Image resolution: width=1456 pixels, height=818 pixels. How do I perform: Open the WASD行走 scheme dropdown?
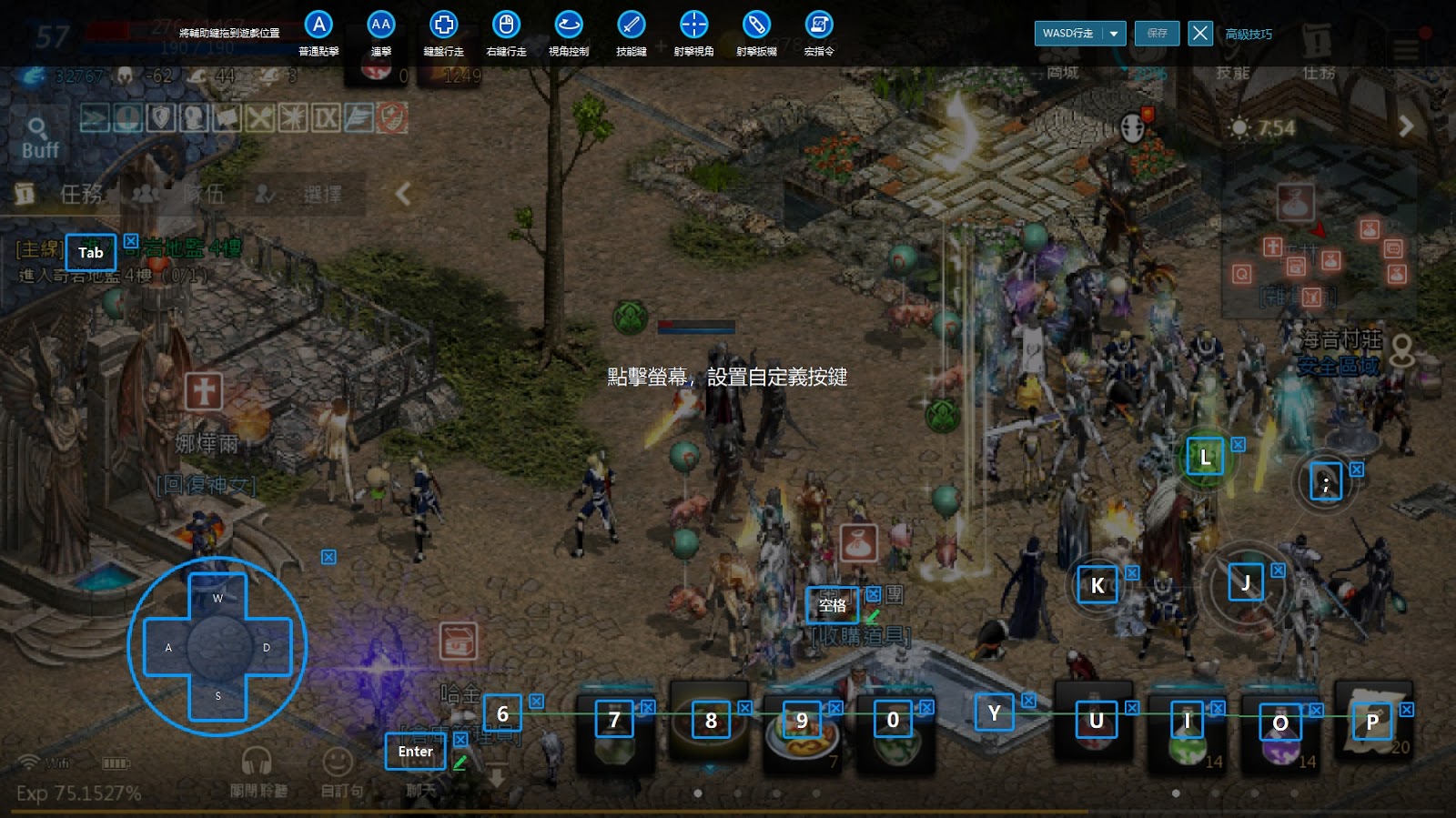pyautogui.click(x=1114, y=34)
